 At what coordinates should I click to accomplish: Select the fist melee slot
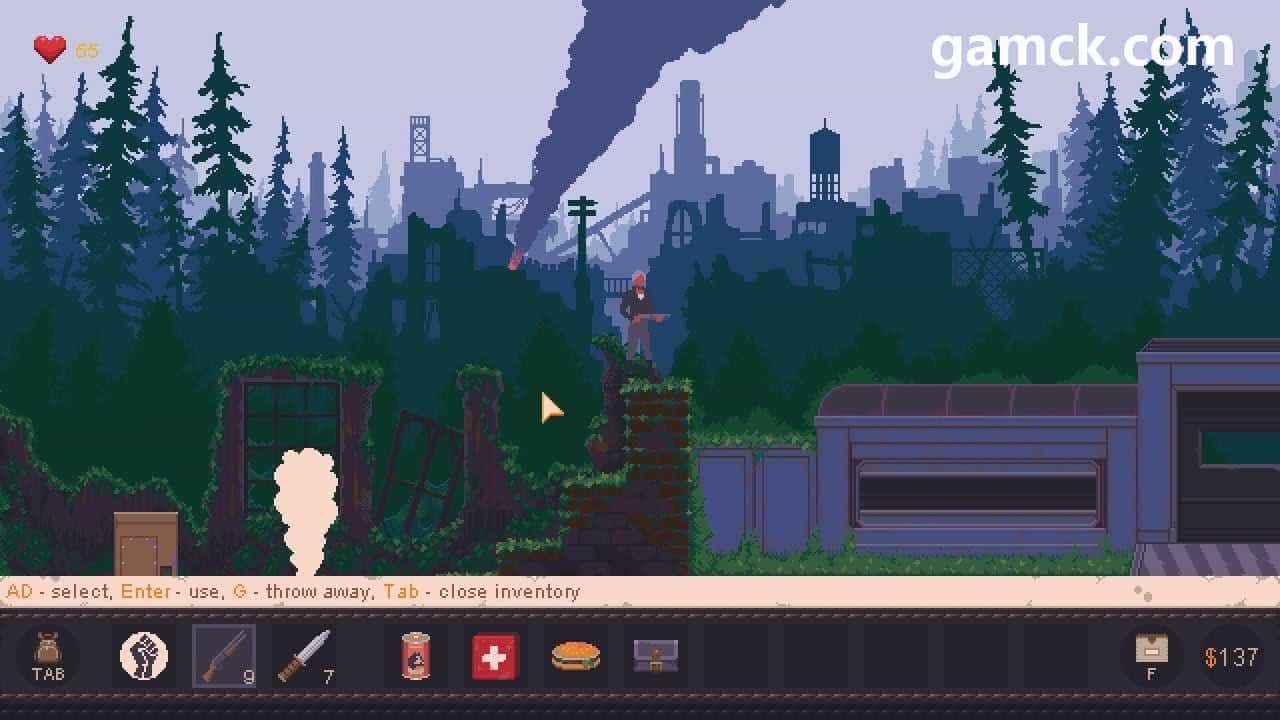coord(144,656)
